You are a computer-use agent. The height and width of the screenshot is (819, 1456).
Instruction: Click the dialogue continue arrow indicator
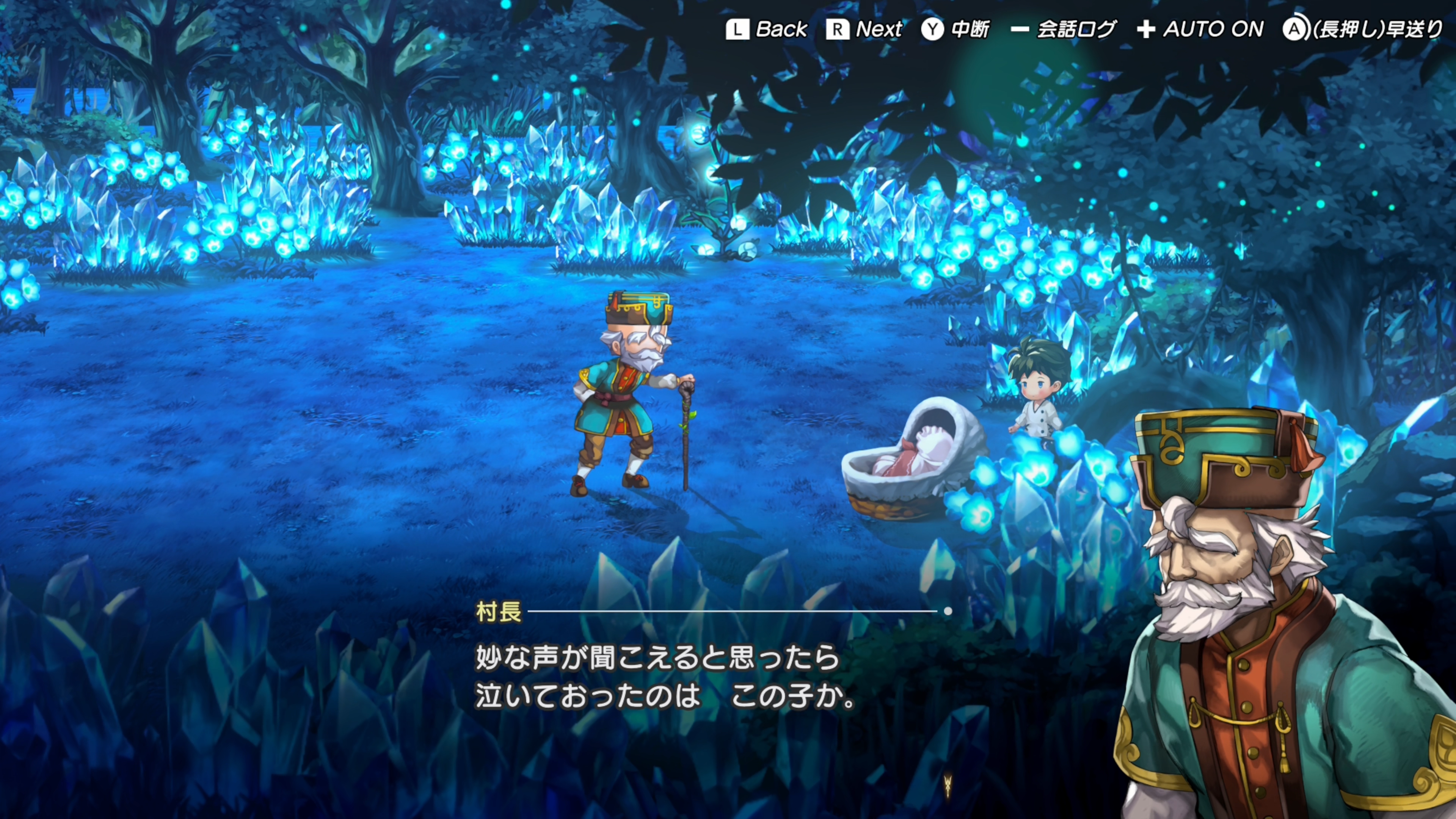948,784
